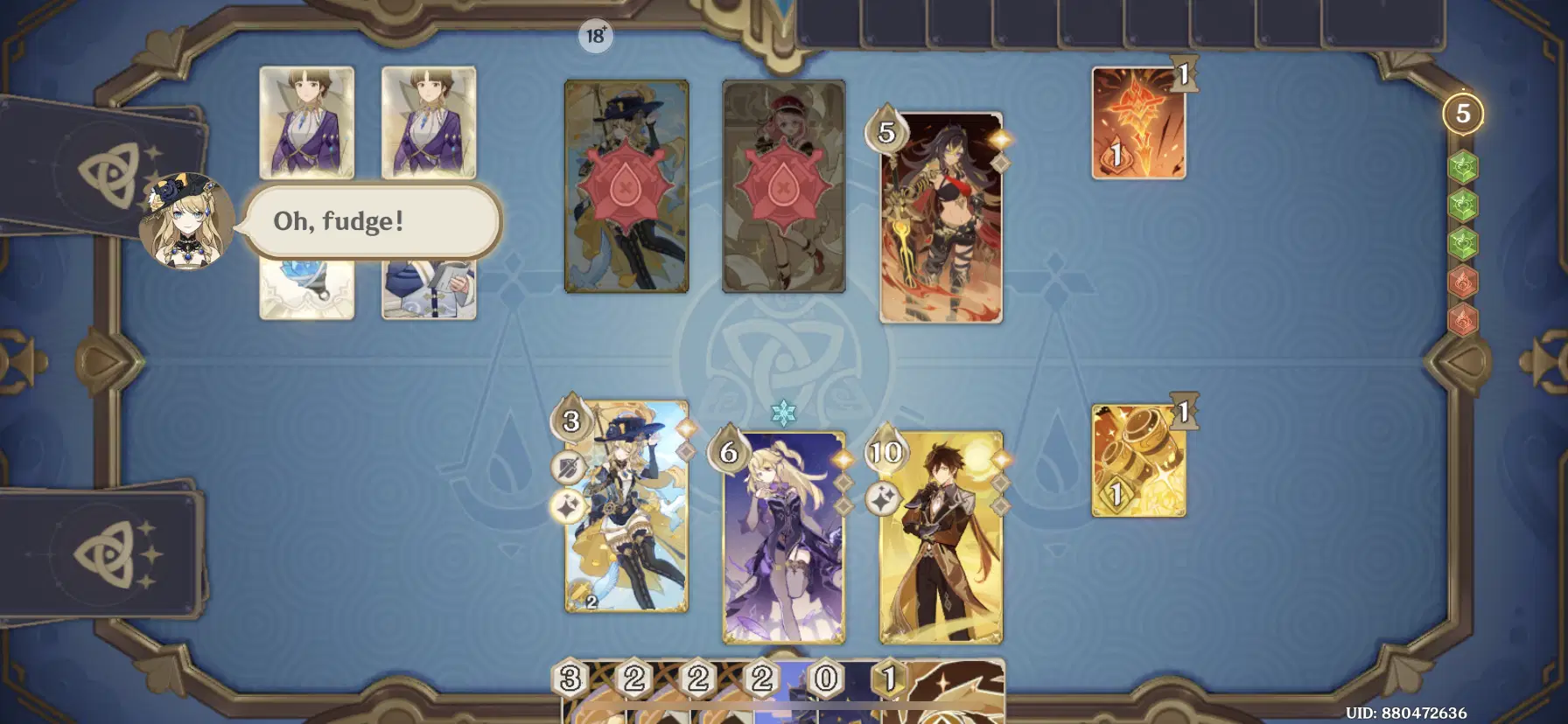
Task: Click the round counter 18 at the top
Action: (596, 36)
